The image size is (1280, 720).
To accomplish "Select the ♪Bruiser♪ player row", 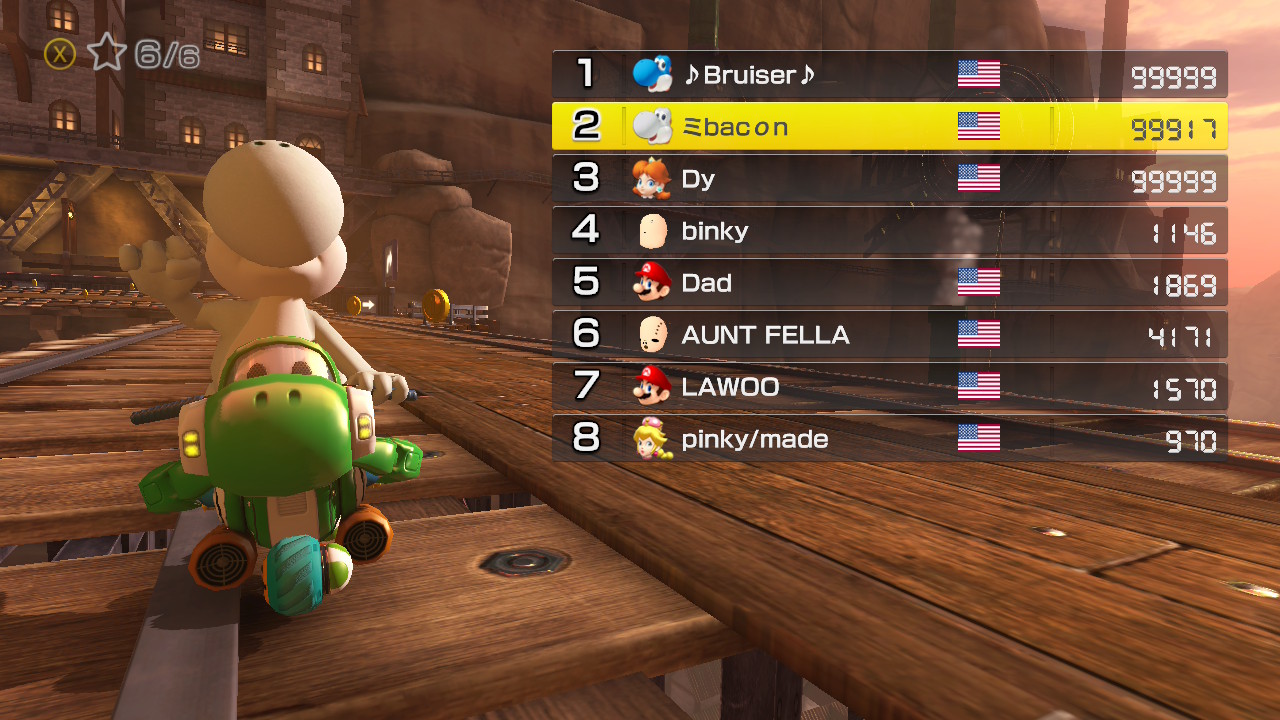I will coord(889,75).
